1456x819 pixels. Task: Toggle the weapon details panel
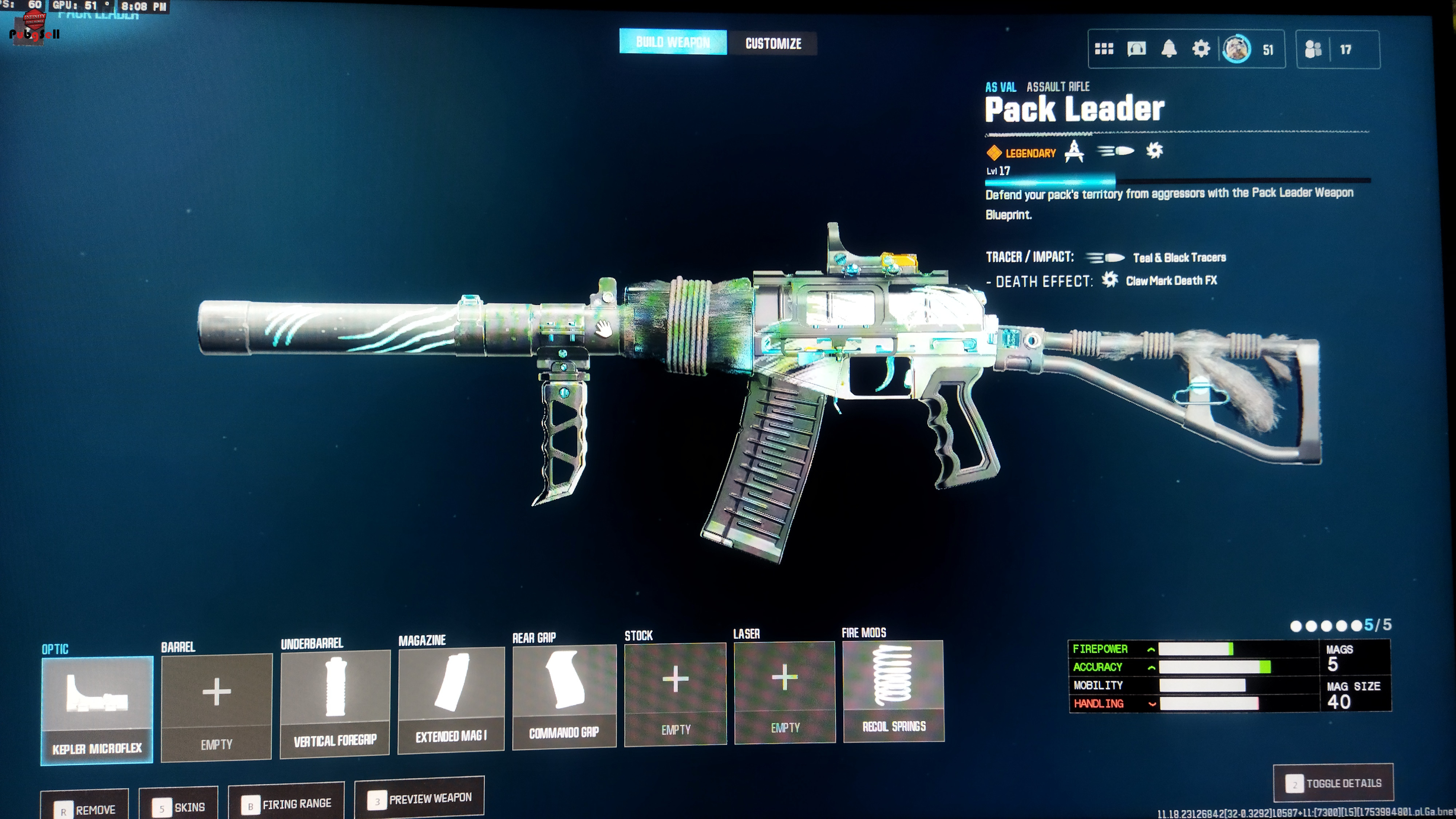pyautogui.click(x=1333, y=783)
